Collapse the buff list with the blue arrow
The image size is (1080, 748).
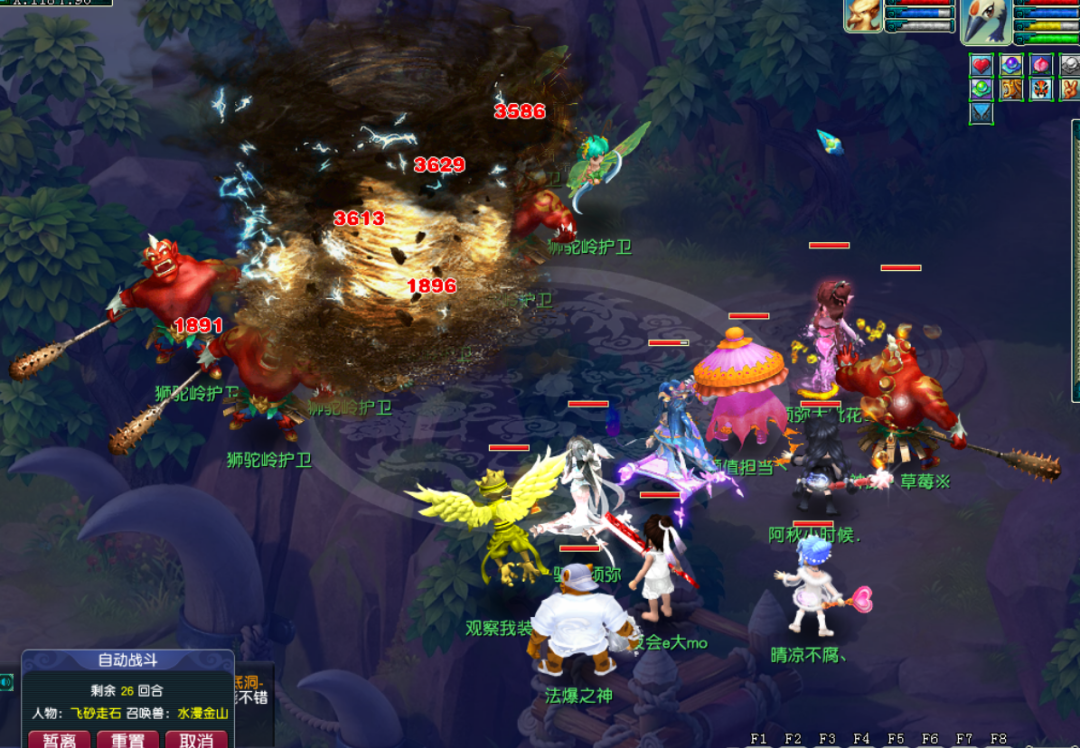981,112
